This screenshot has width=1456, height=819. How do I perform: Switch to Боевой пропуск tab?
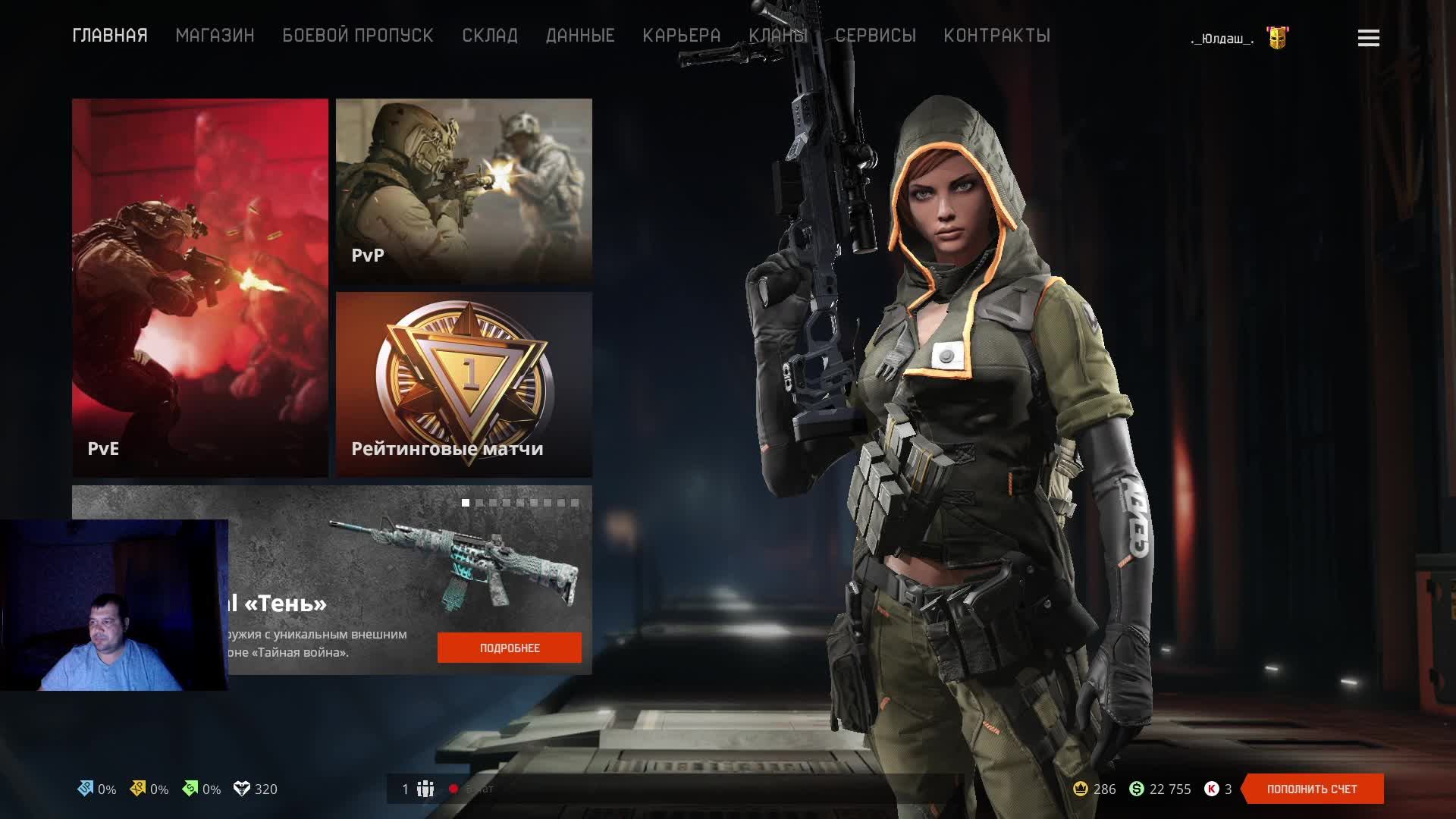357,36
